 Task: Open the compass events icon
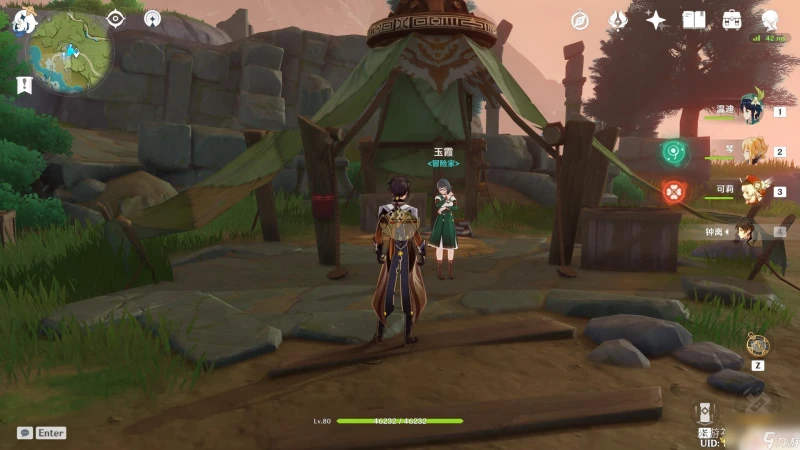[580, 20]
